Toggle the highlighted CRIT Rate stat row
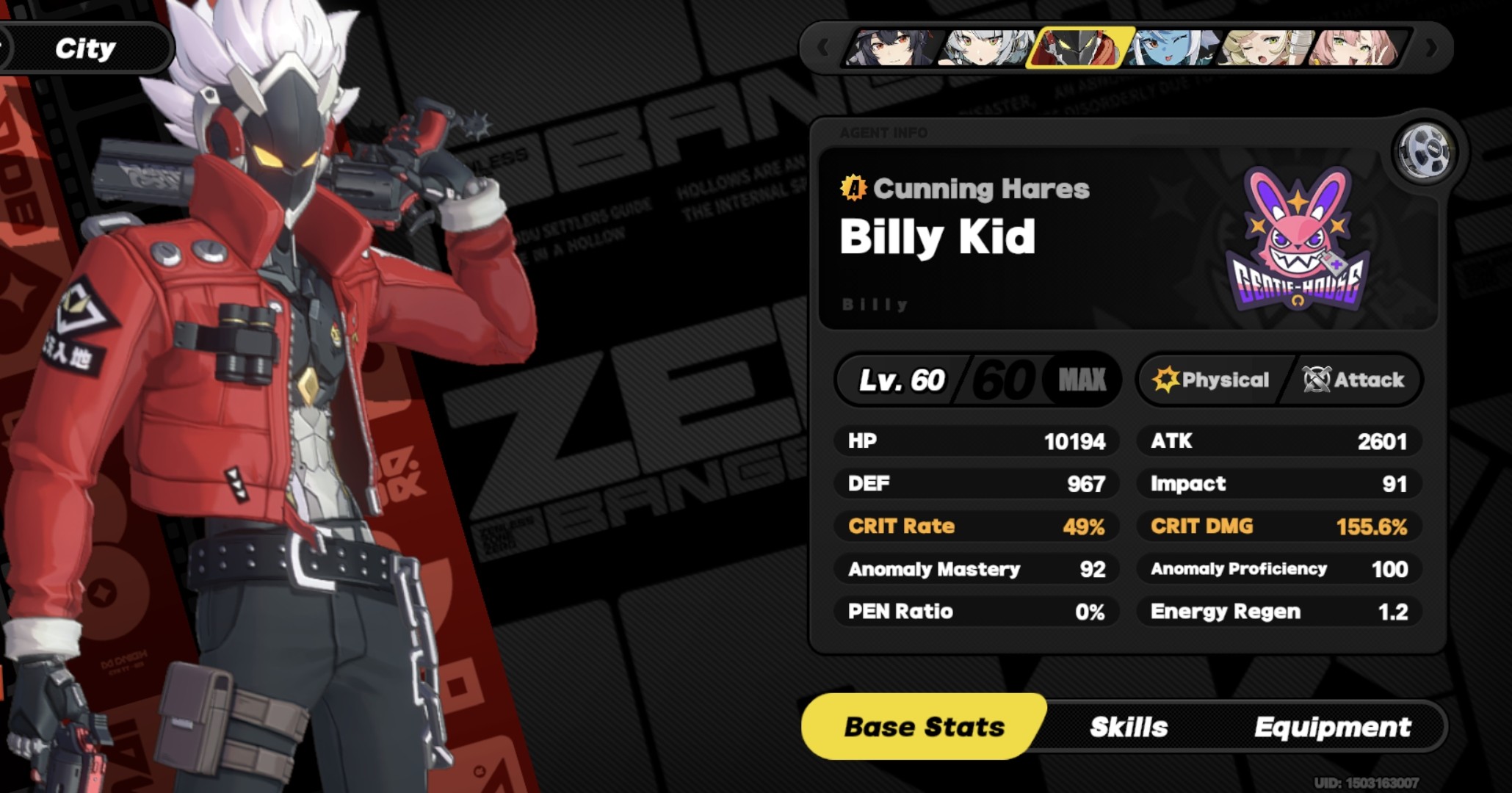1512x793 pixels. click(977, 526)
